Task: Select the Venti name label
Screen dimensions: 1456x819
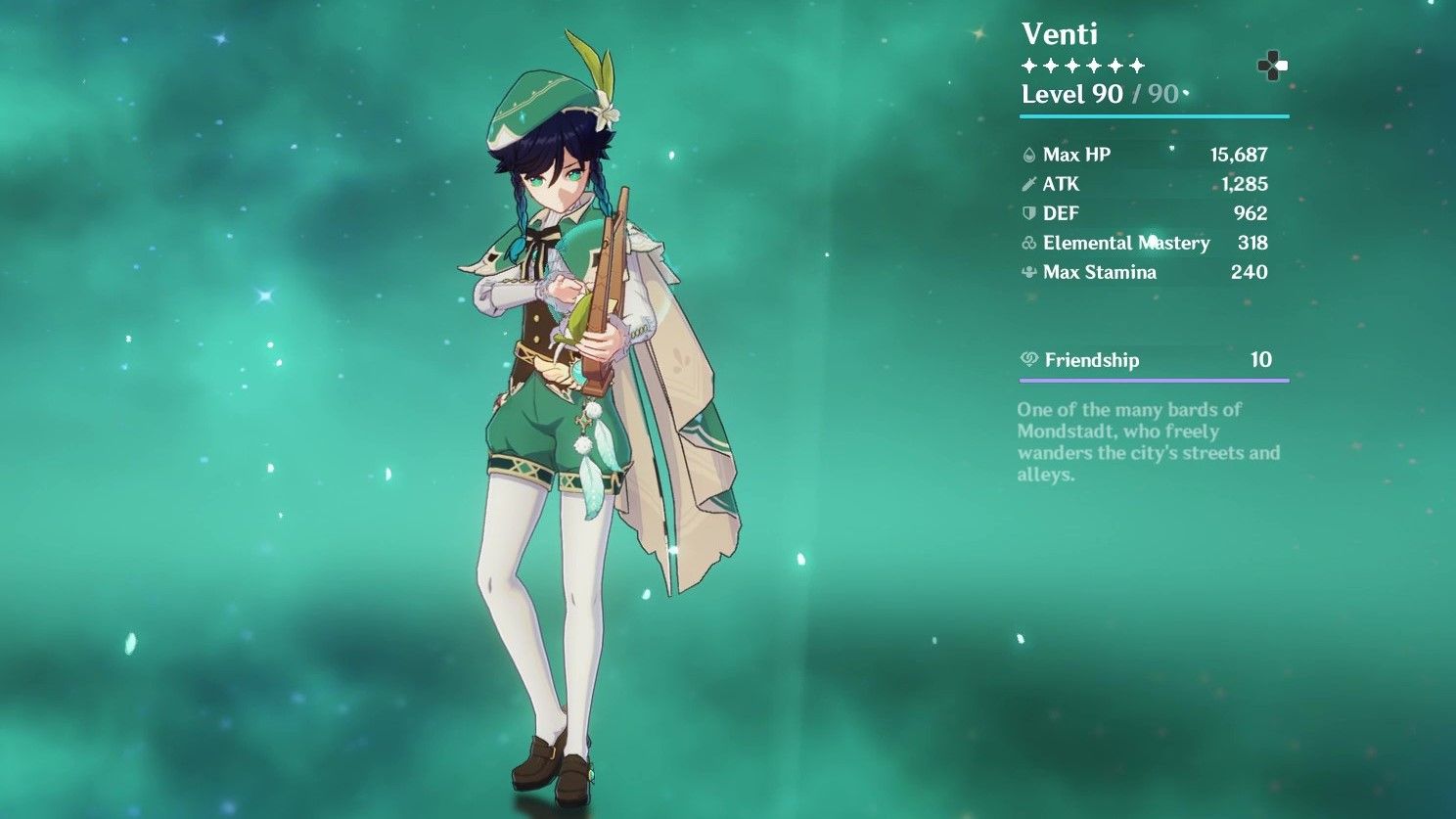Action: (1059, 34)
